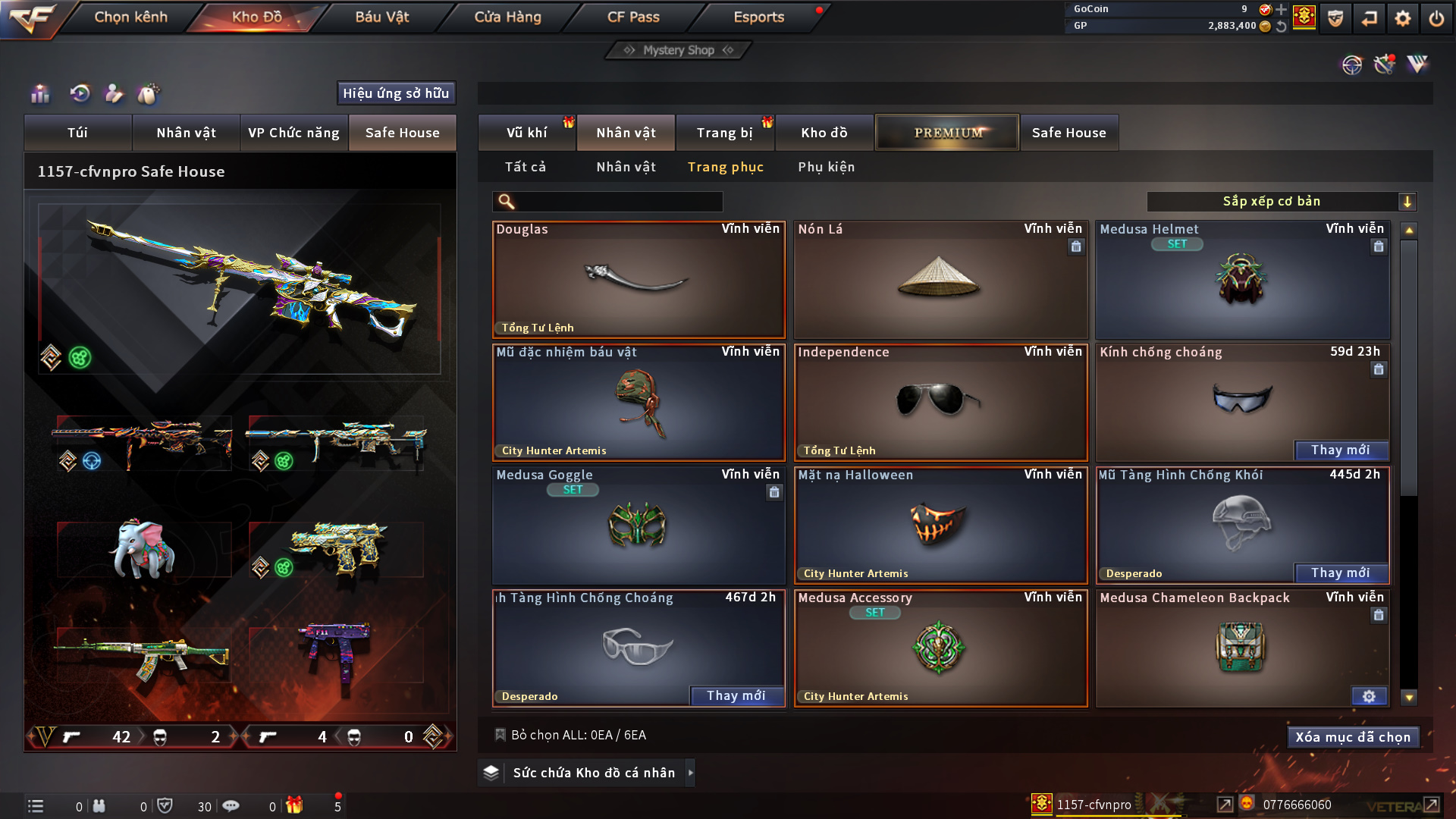Screen dimensions: 1456x819
Task: Switch to the PREMIUM tab
Action: coord(947,133)
